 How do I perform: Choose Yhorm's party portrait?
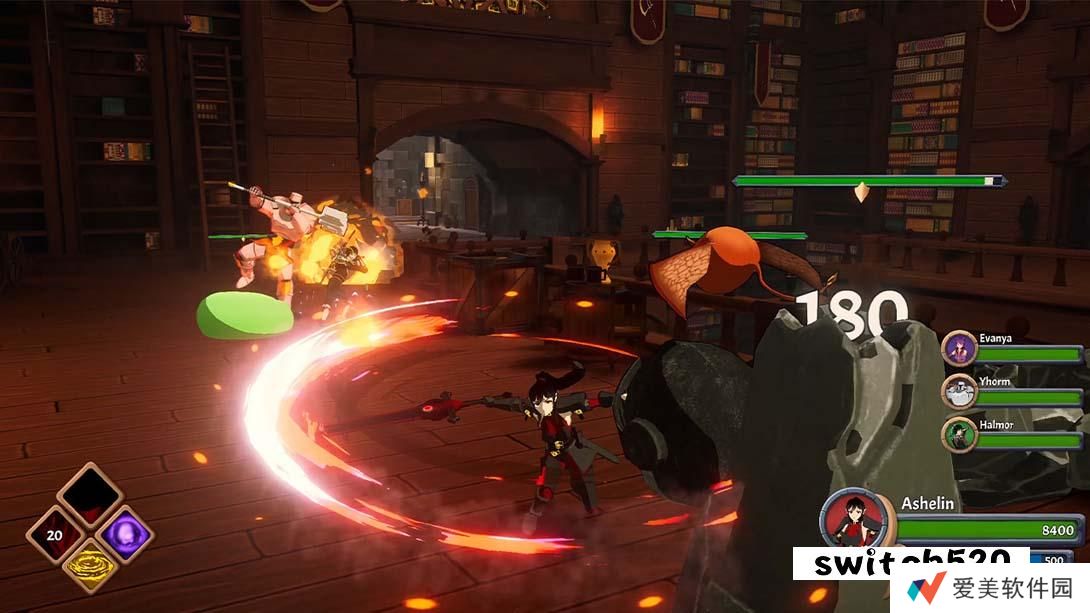(958, 391)
